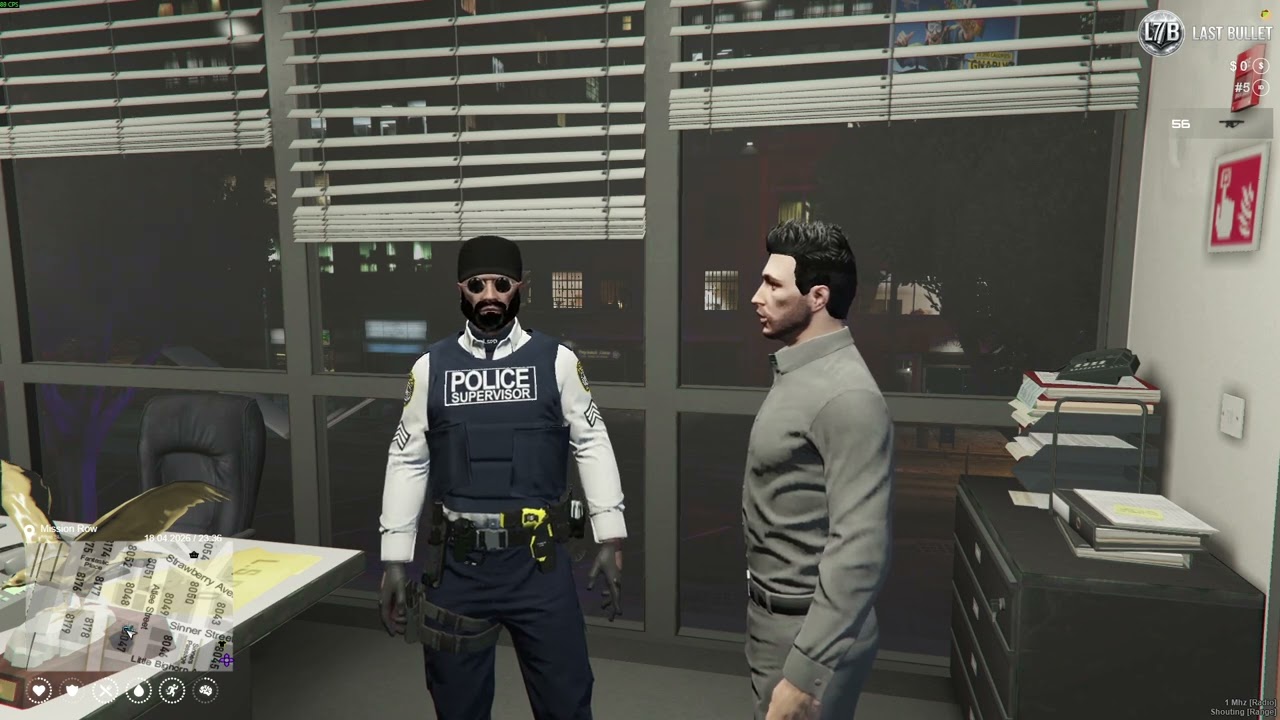Click the shopping basket marker on minimap
Viewport: 1280px width, 720px height.
(193, 554)
